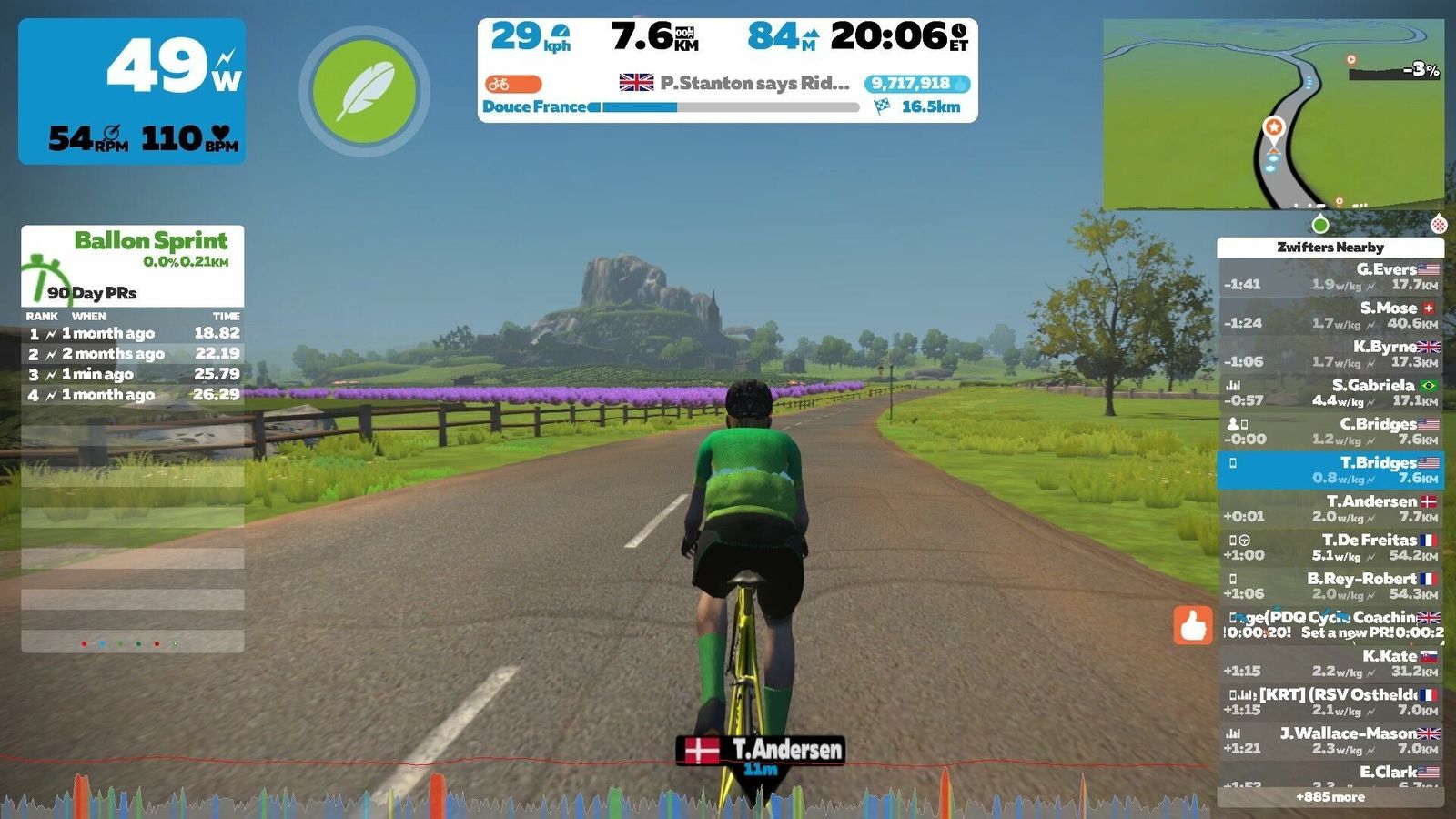
Task: Open the Ballon Sprint segment panel
Action: 133,264
